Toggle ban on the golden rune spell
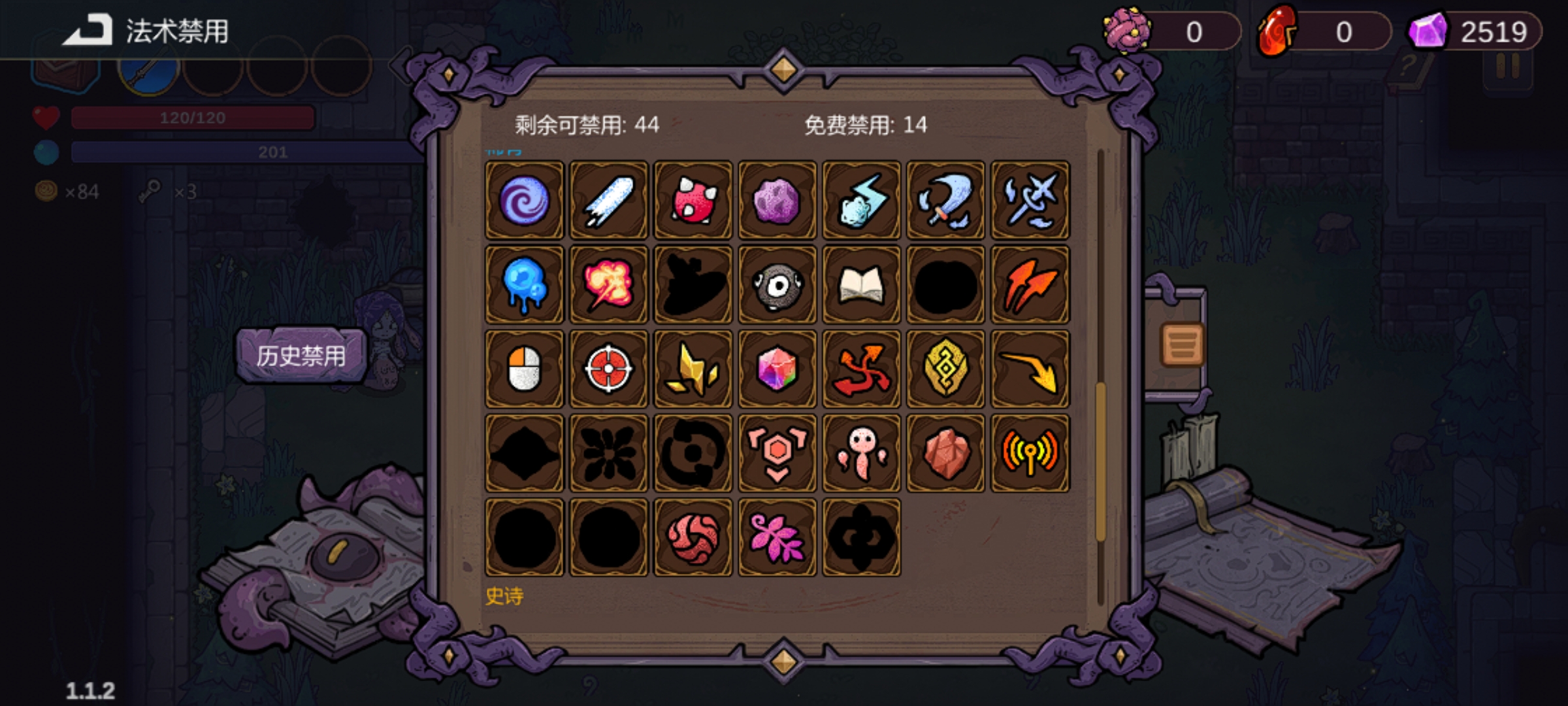 945,368
